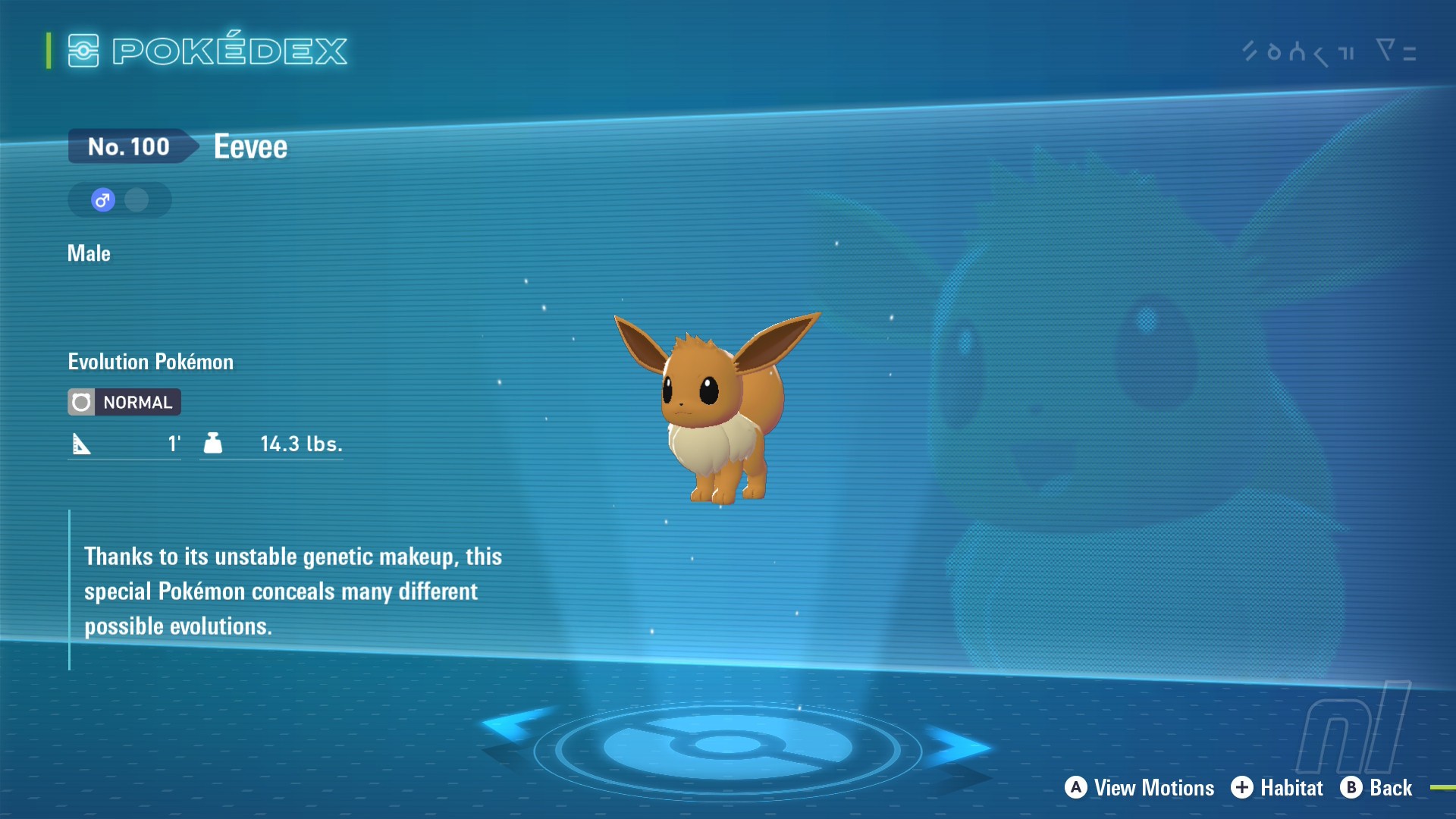
Task: Select the male gender symbol icon
Action: (103, 200)
